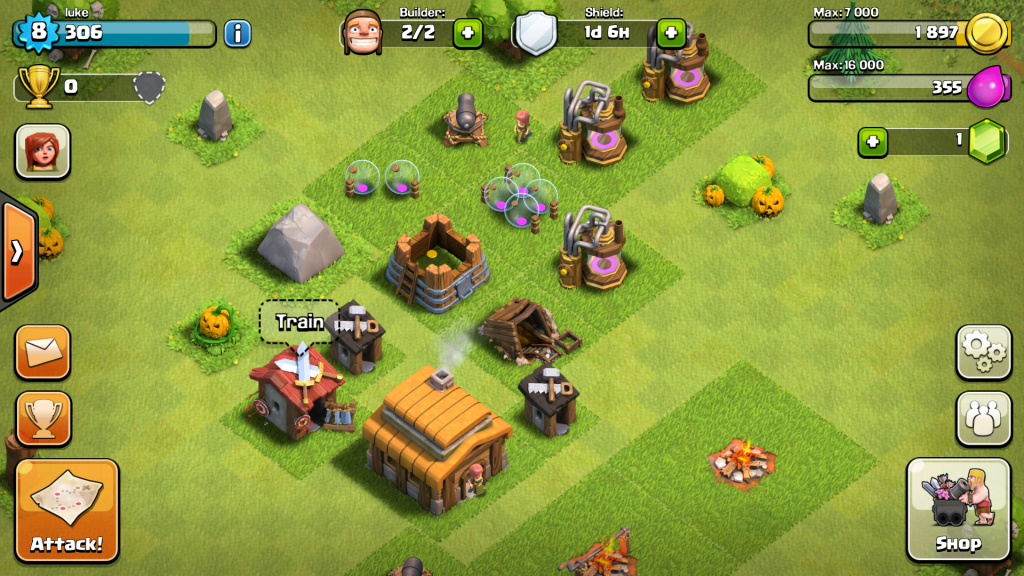Tap the villager girl portrait button
The height and width of the screenshot is (576, 1024).
pos(43,151)
